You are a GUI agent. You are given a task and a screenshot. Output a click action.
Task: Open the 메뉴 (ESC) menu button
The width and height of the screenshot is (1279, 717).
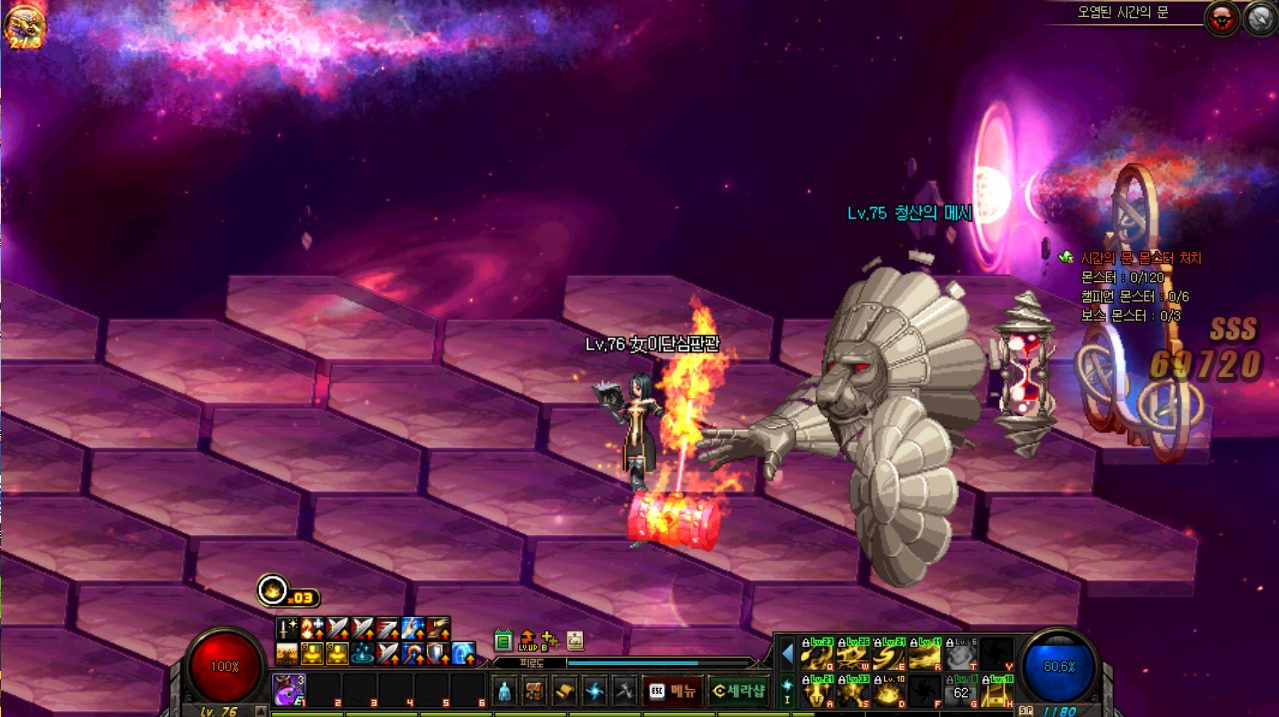tap(673, 690)
